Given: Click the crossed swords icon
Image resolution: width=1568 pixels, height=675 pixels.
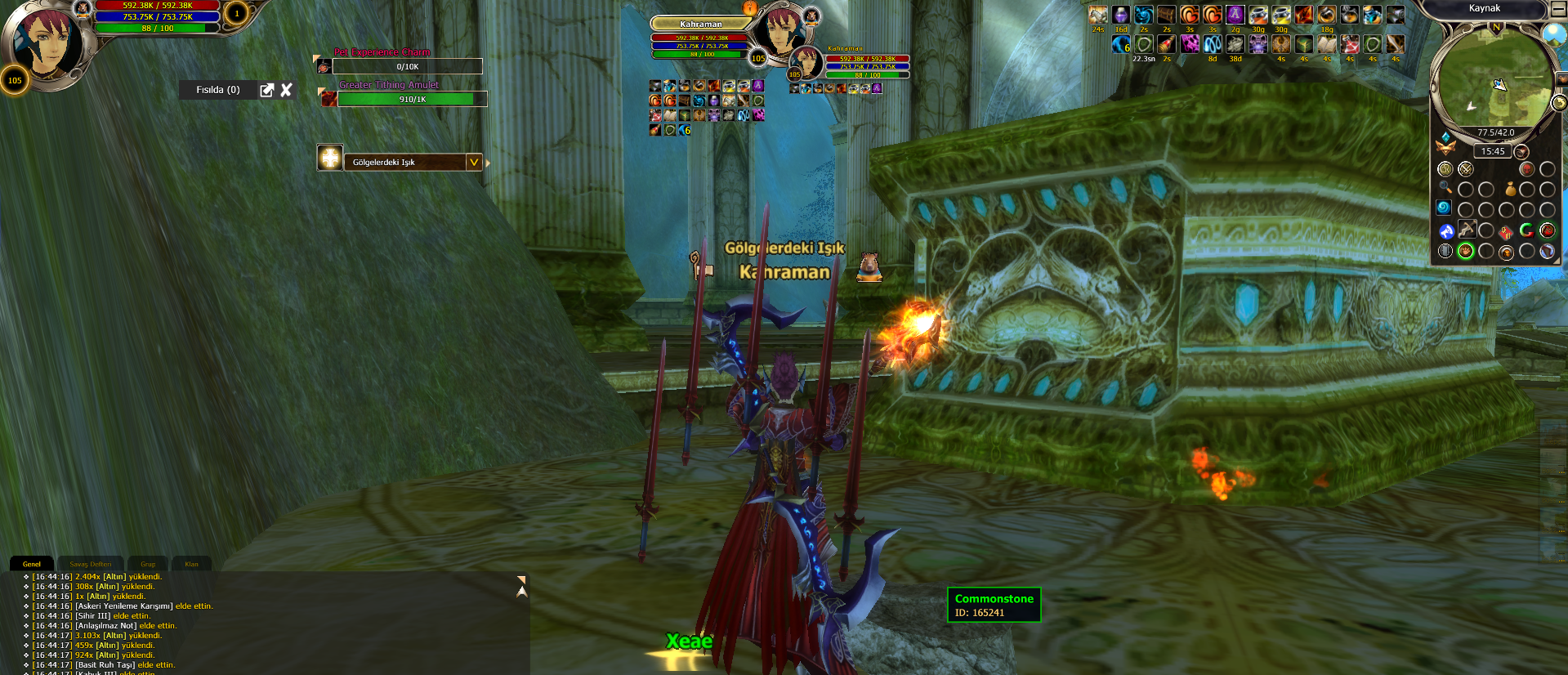Looking at the screenshot, I should (x=1466, y=169).
